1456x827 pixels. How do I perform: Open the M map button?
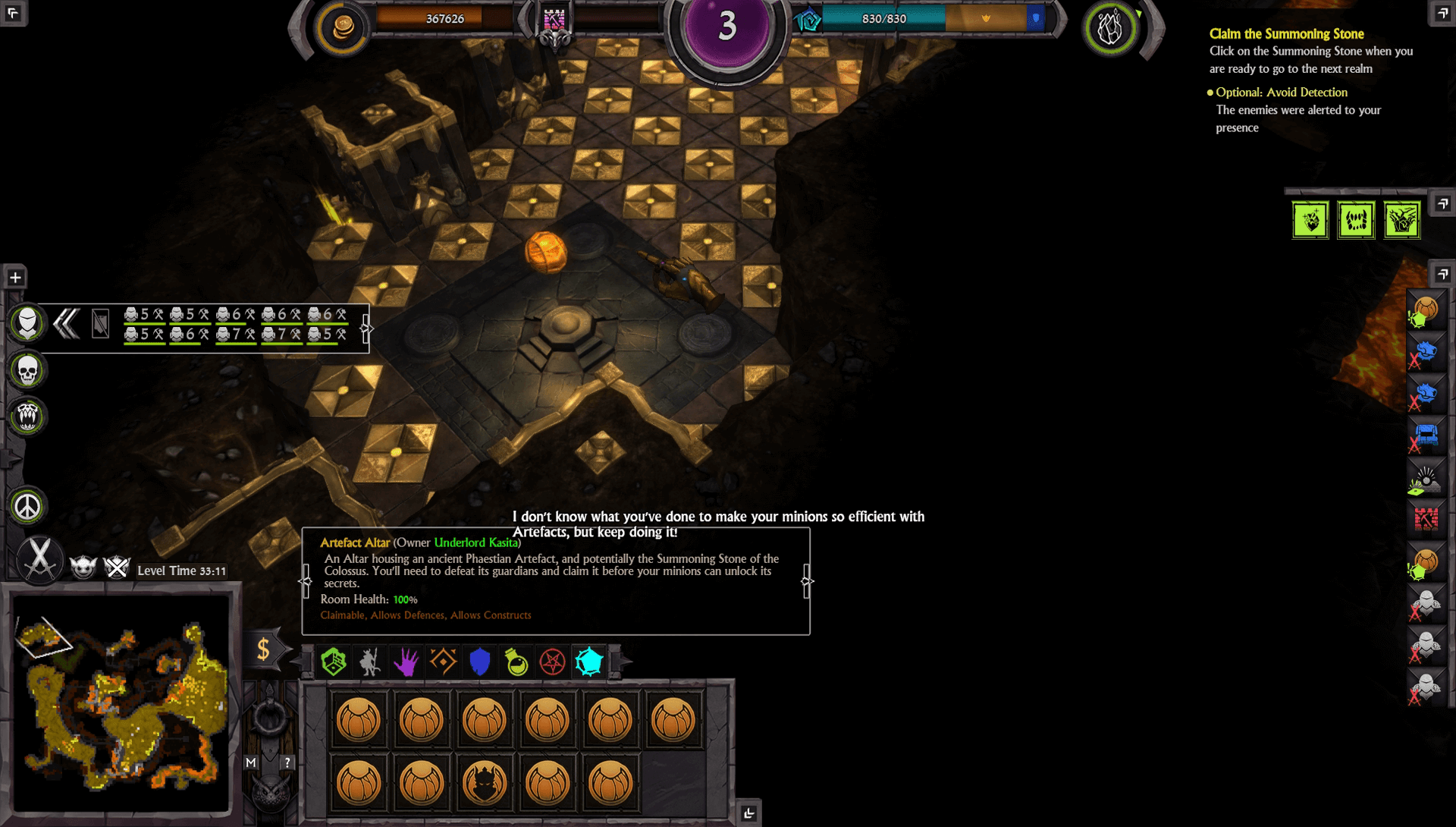(251, 763)
